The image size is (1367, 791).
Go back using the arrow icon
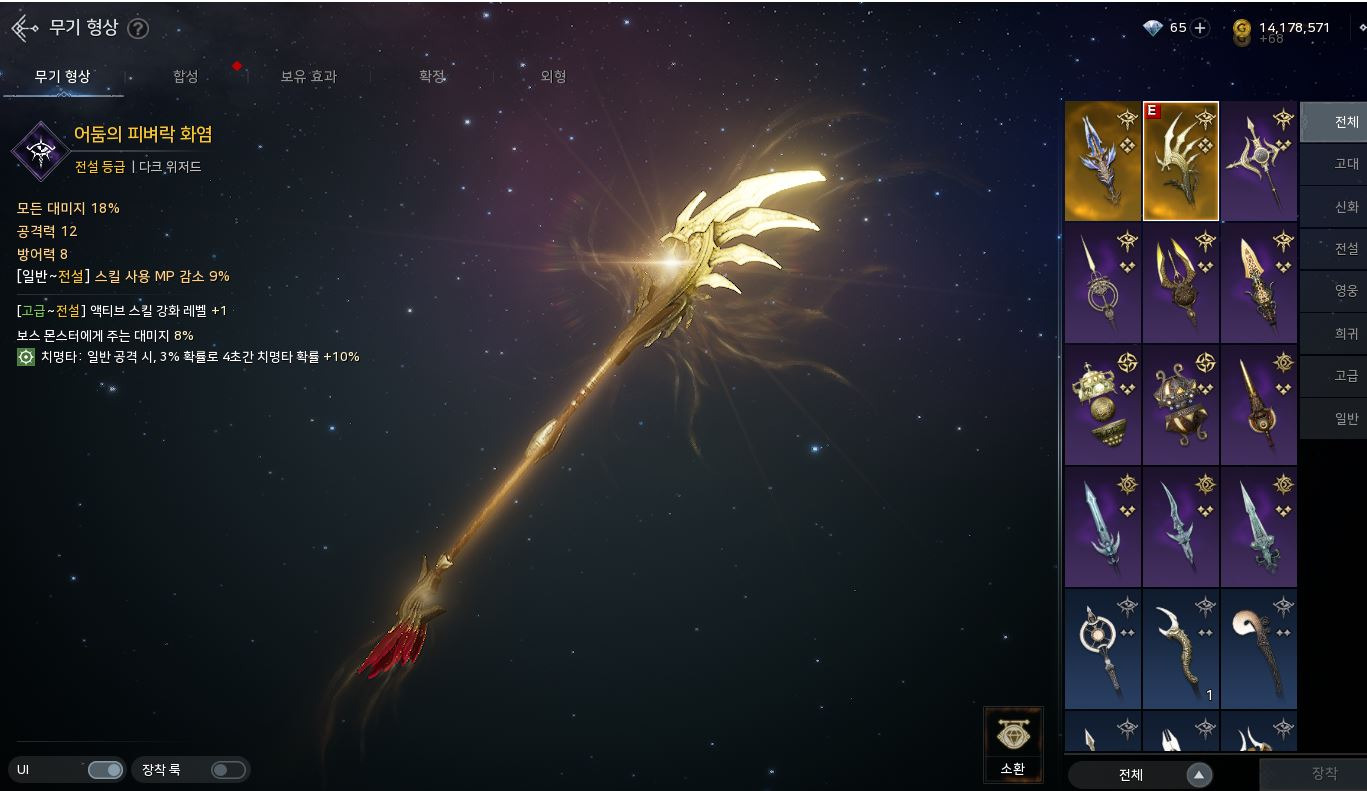24,28
